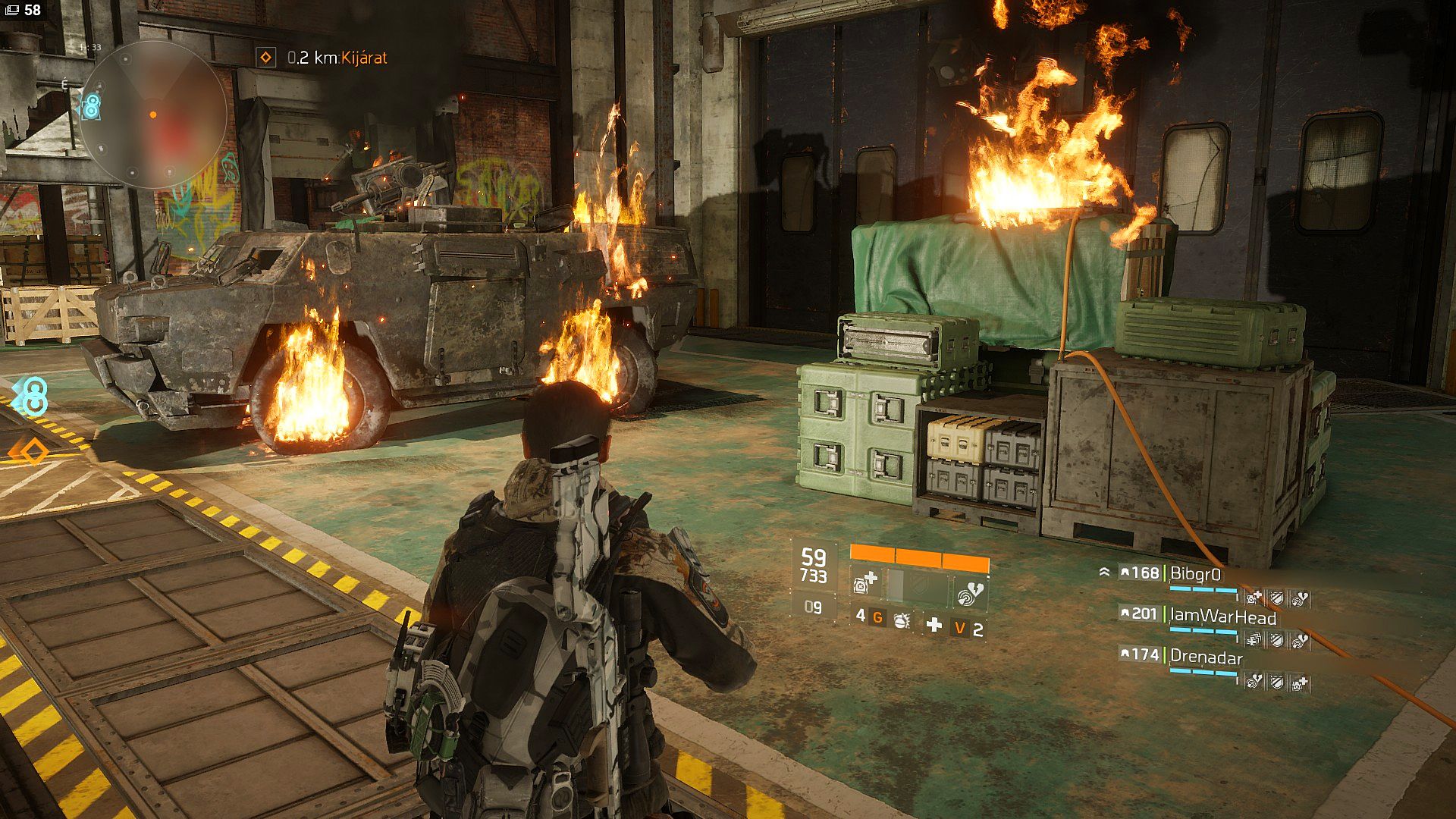Choose IamWarHead in the group list
The width and height of the screenshot is (1456, 819).
[x=1222, y=615]
